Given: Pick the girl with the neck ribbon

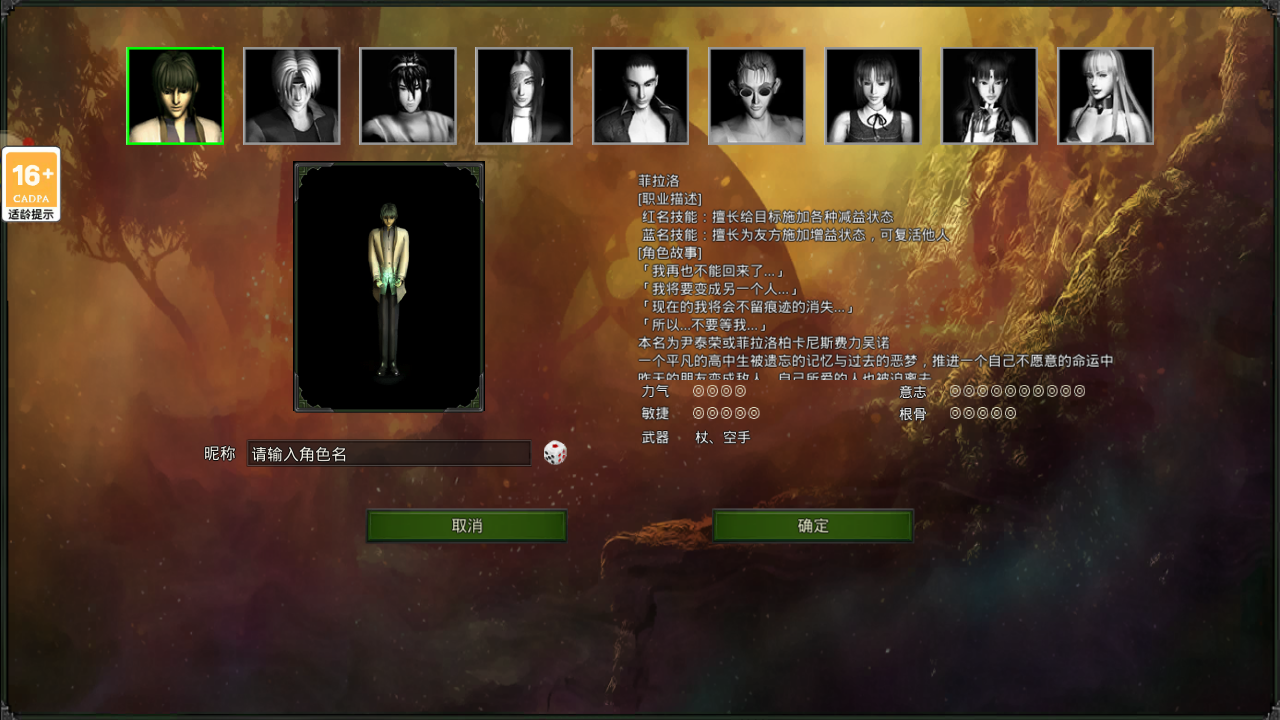Looking at the screenshot, I should click(x=873, y=96).
